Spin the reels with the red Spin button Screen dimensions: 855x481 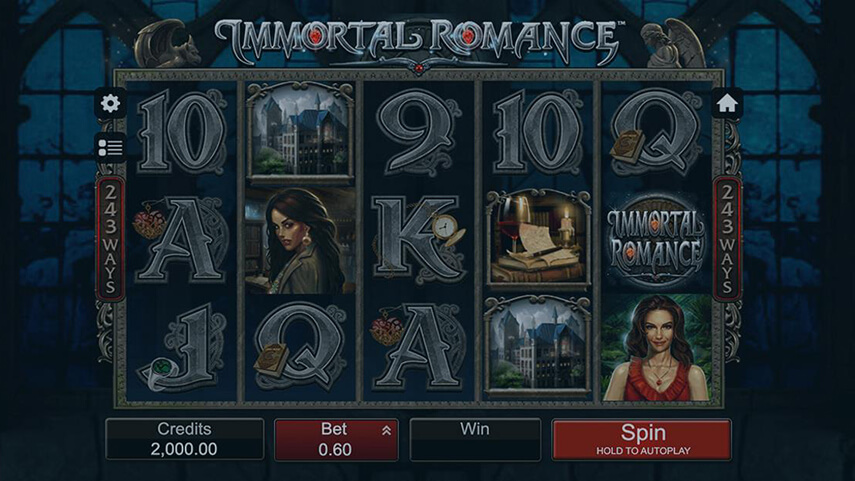click(641, 439)
